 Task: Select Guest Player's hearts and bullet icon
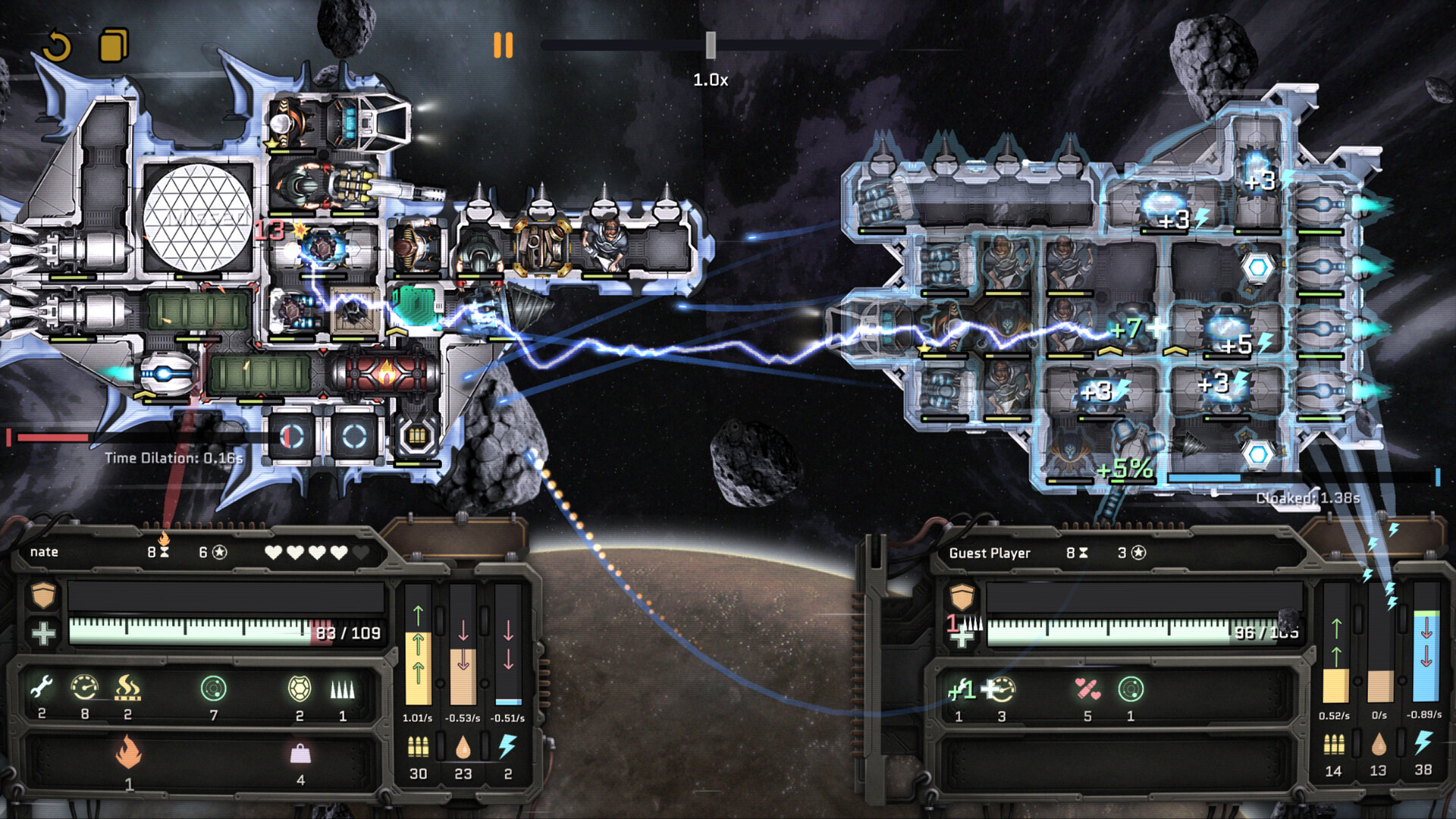point(1087,689)
